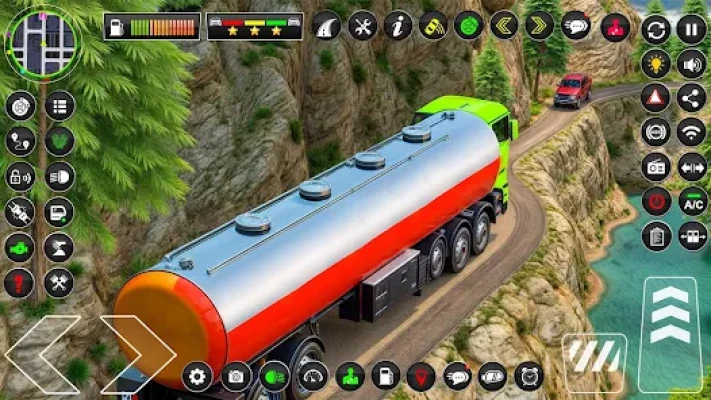Screen dimensions: 711x400
Task: Switch on the A/C button
Action: (x=692, y=201)
